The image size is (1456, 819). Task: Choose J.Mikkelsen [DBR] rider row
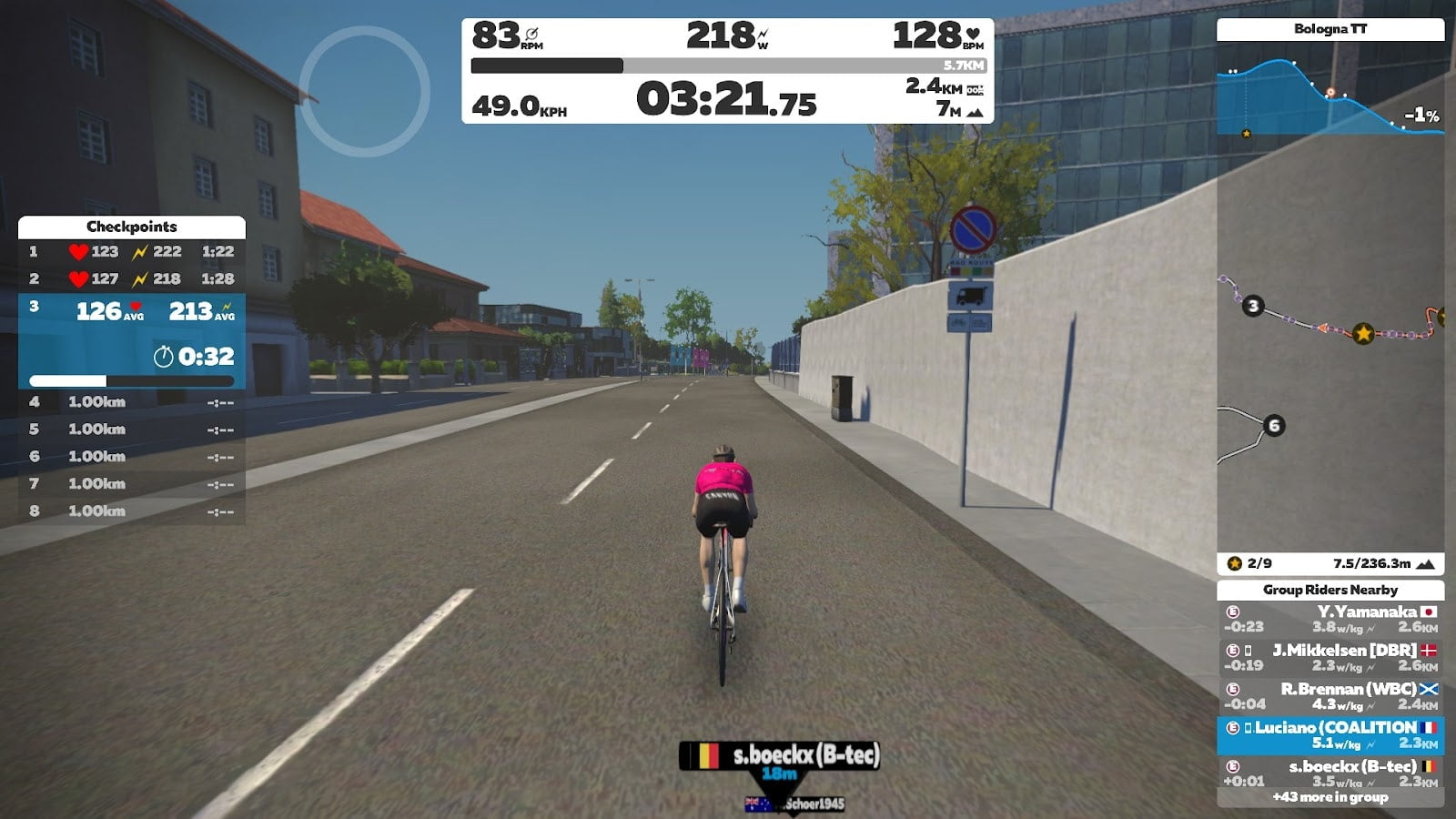point(1330,658)
